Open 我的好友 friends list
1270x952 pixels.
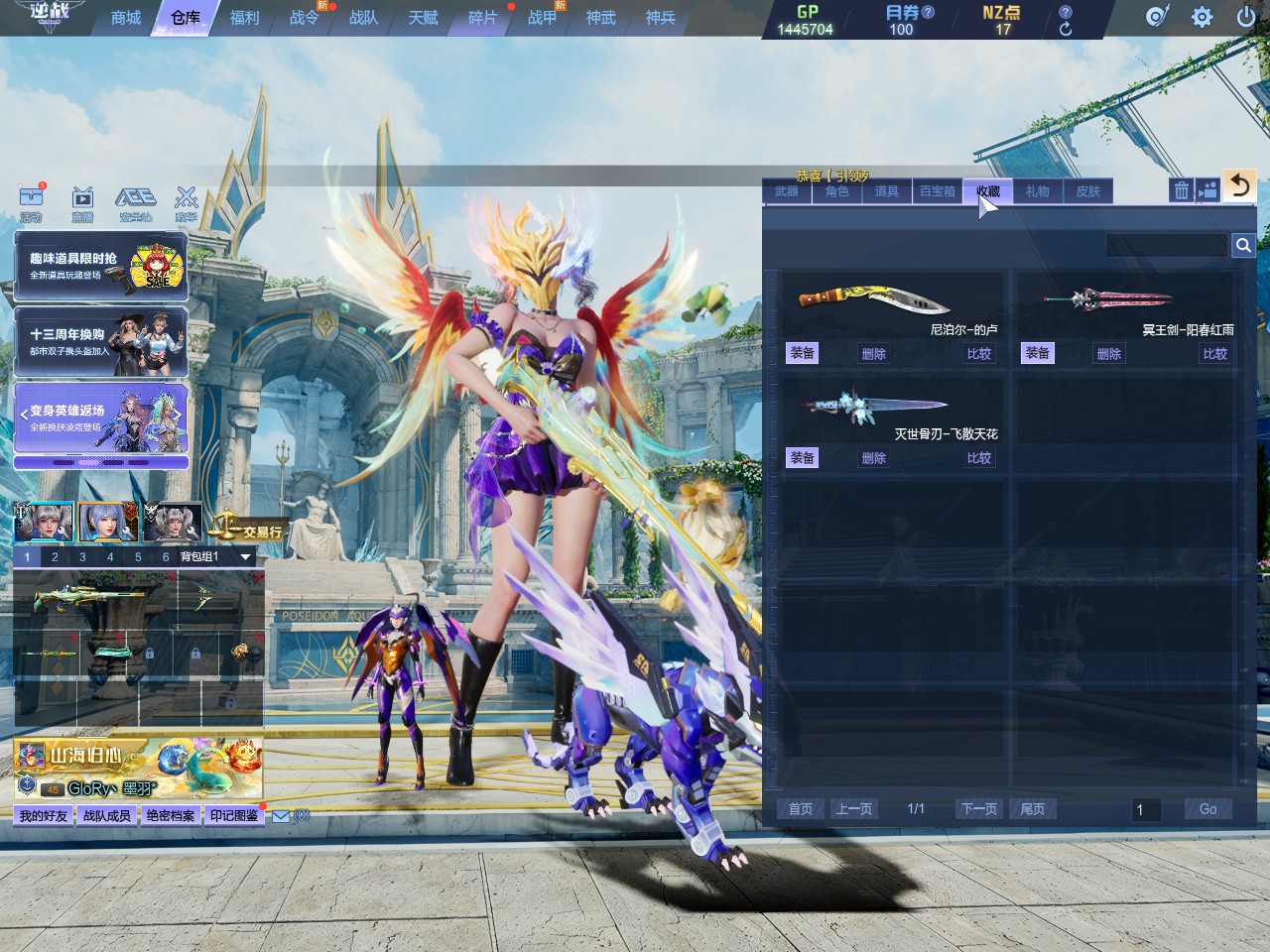coord(44,815)
